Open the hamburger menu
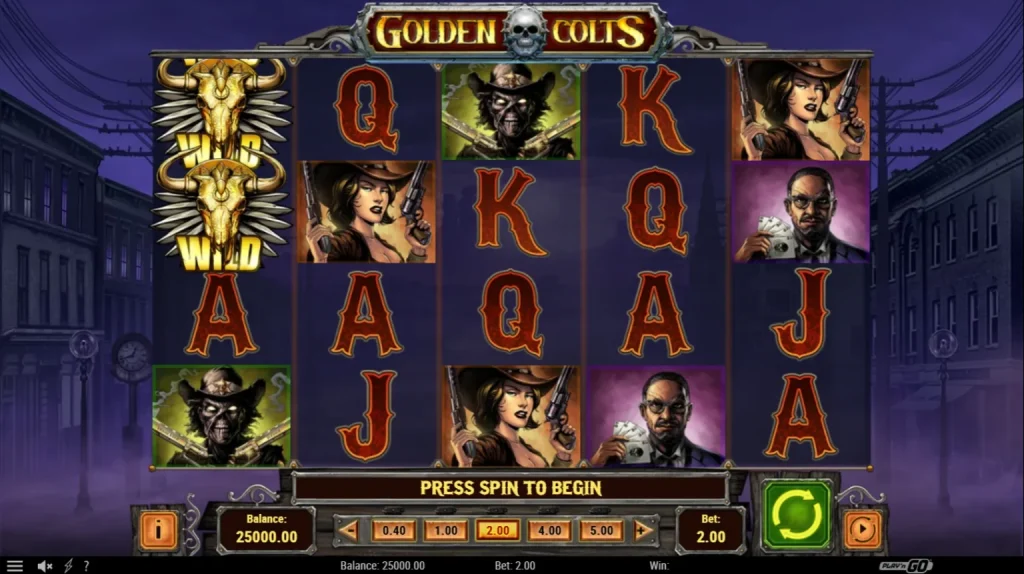This screenshot has width=1024, height=574. [x=14, y=566]
